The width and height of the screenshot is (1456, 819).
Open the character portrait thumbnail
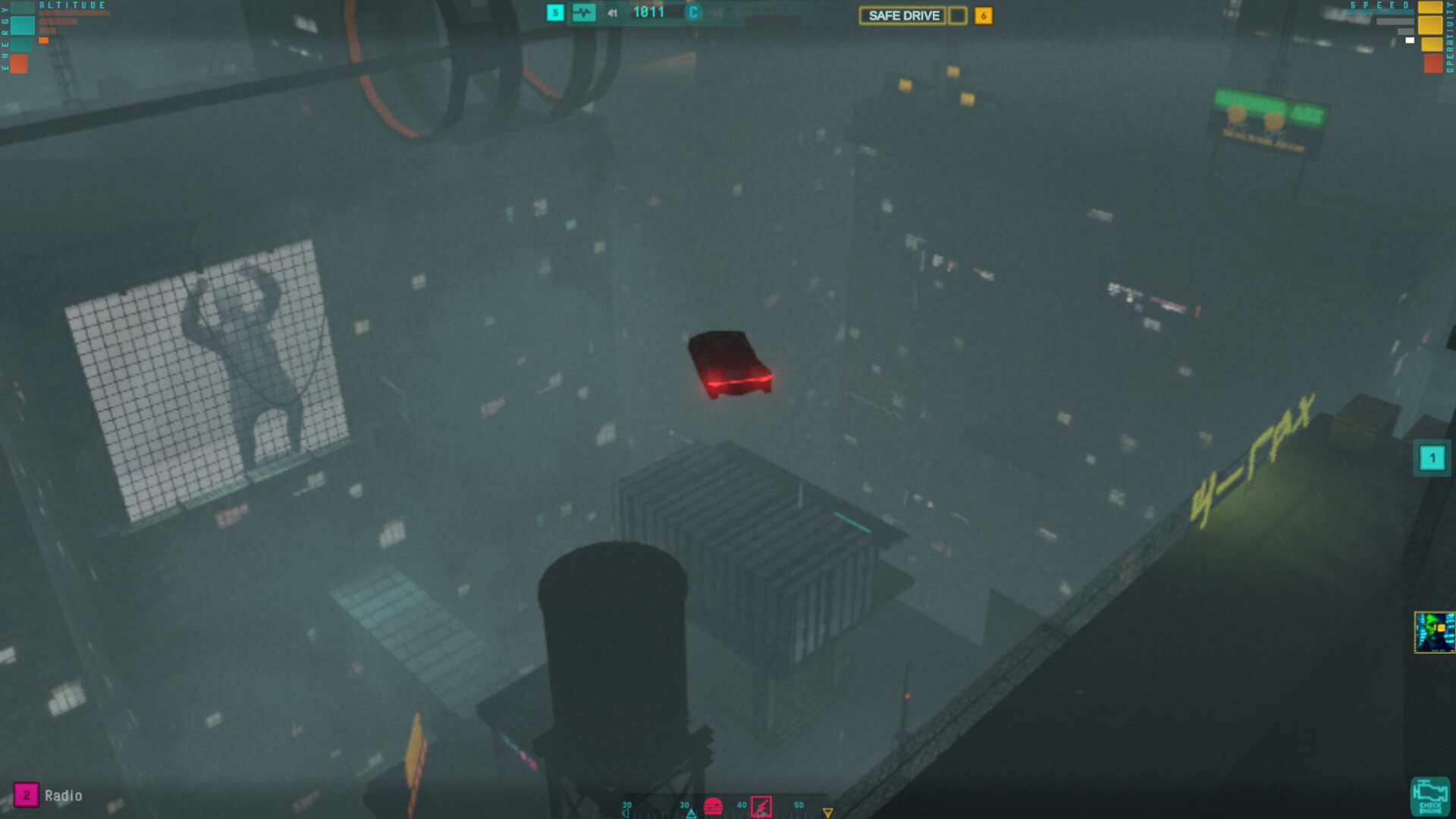click(x=1434, y=632)
